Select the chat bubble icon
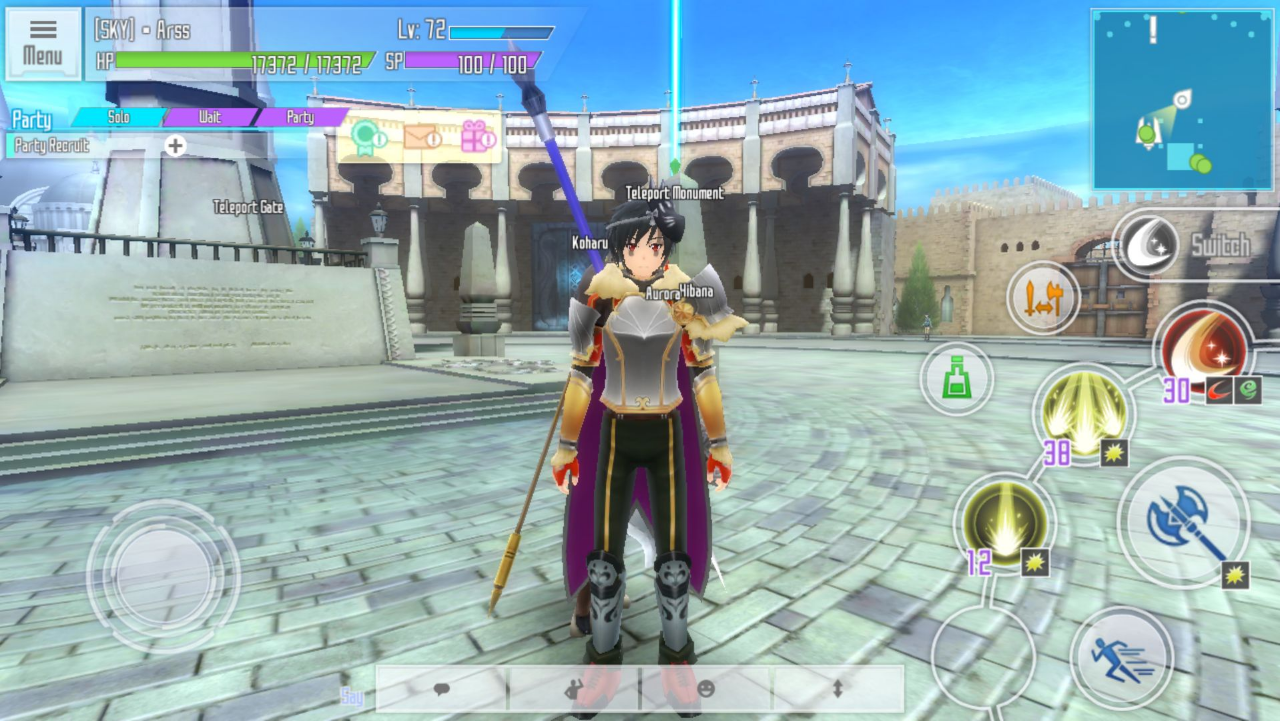The image size is (1280, 721). [440, 689]
